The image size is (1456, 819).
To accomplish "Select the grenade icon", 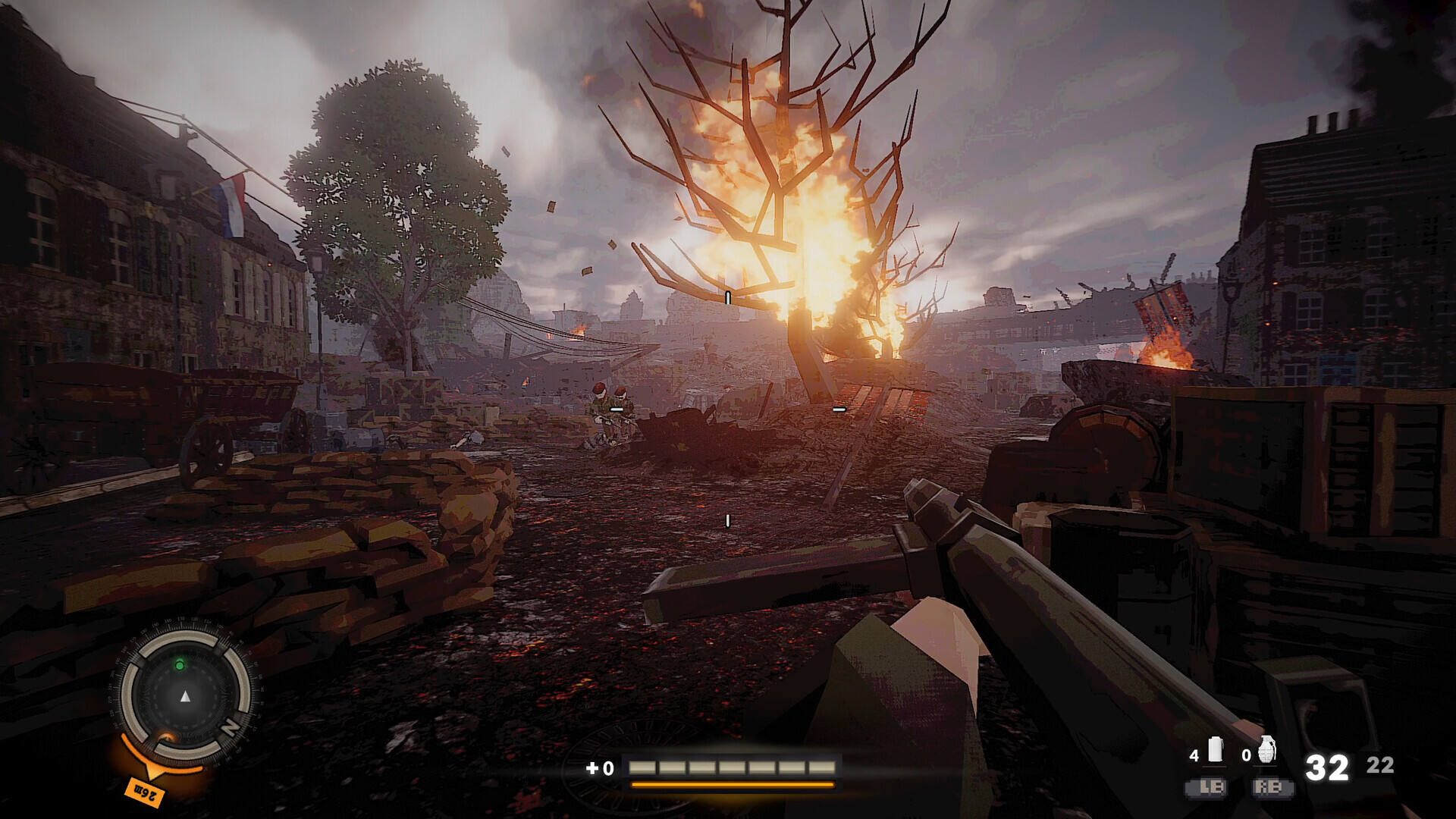I will tap(1267, 749).
